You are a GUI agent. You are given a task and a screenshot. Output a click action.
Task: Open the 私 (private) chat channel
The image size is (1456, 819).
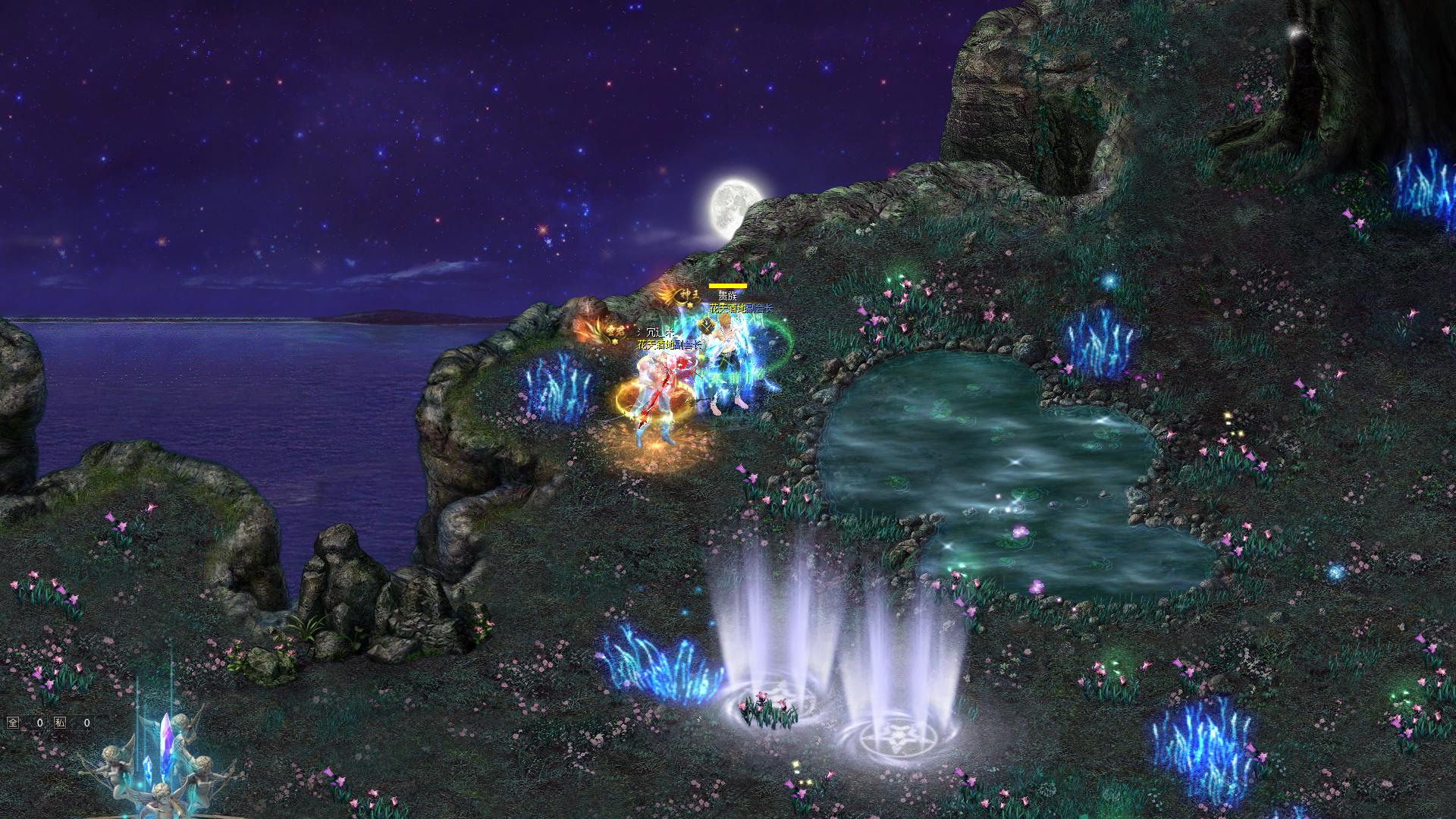click(x=60, y=723)
